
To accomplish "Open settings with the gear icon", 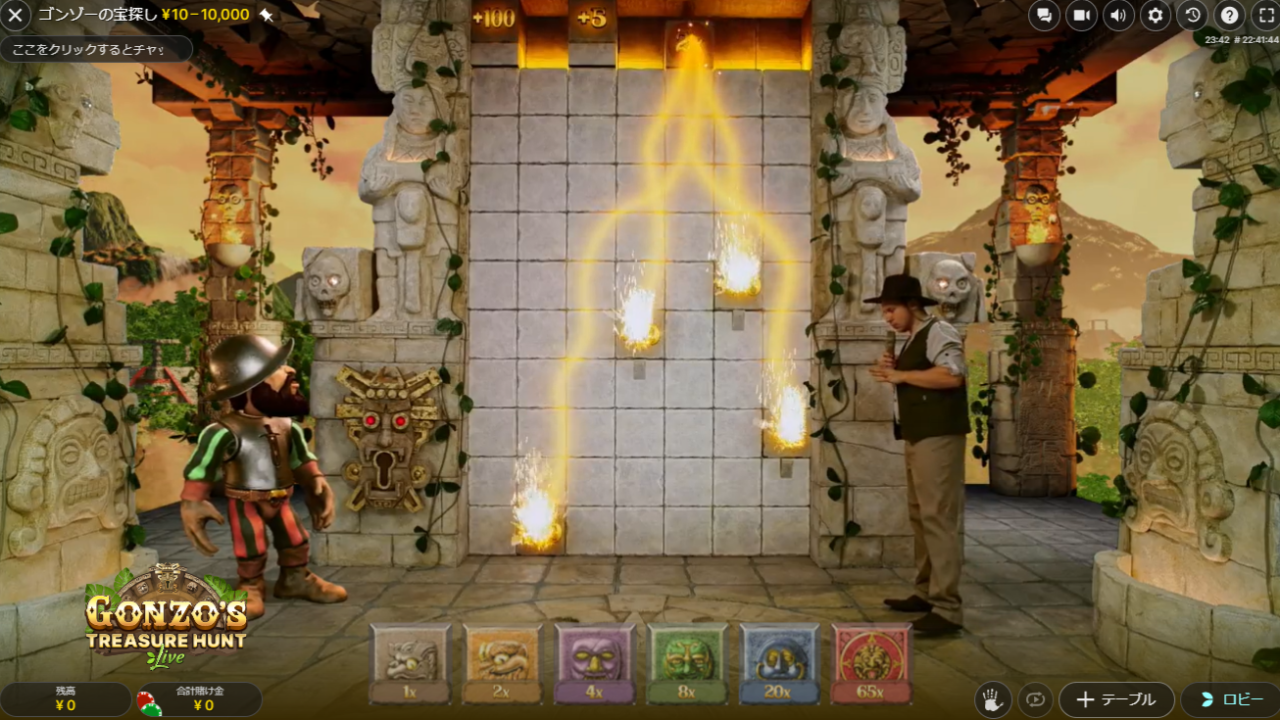I will [x=1156, y=16].
